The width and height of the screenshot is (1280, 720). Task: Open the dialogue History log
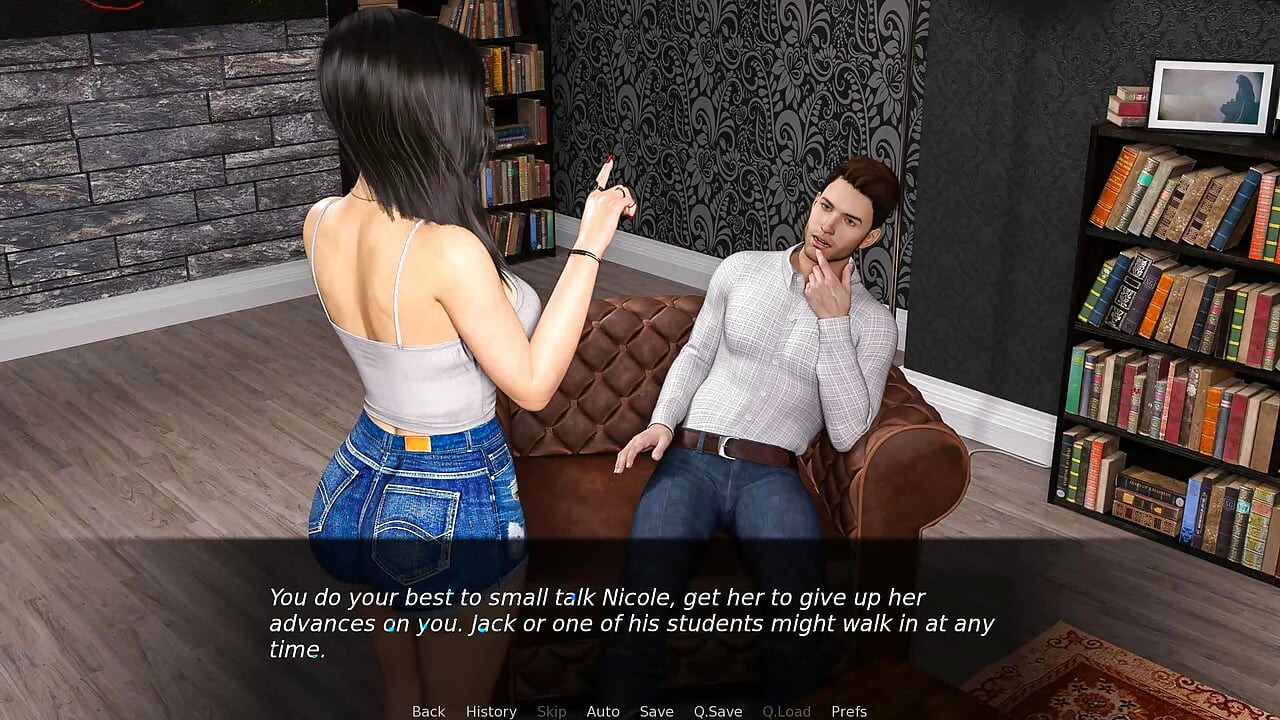491,711
